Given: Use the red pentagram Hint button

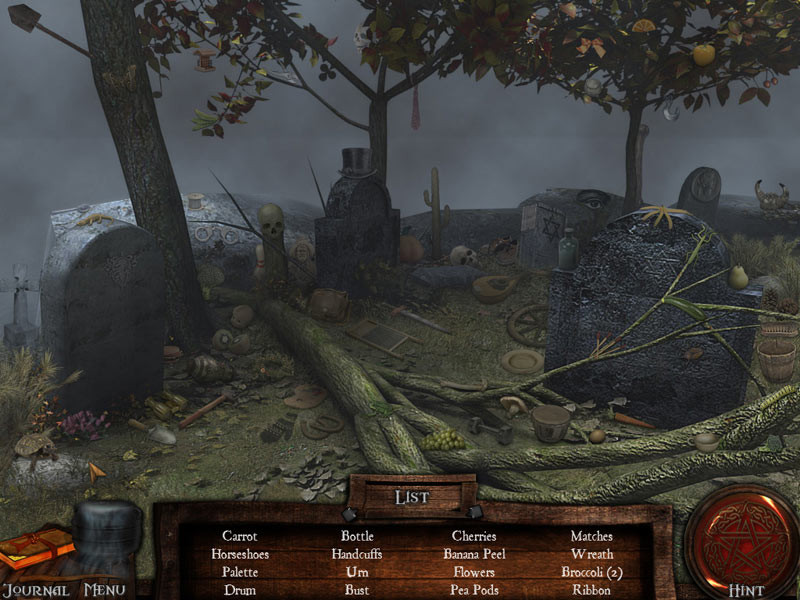Looking at the screenshot, I should 741,537.
